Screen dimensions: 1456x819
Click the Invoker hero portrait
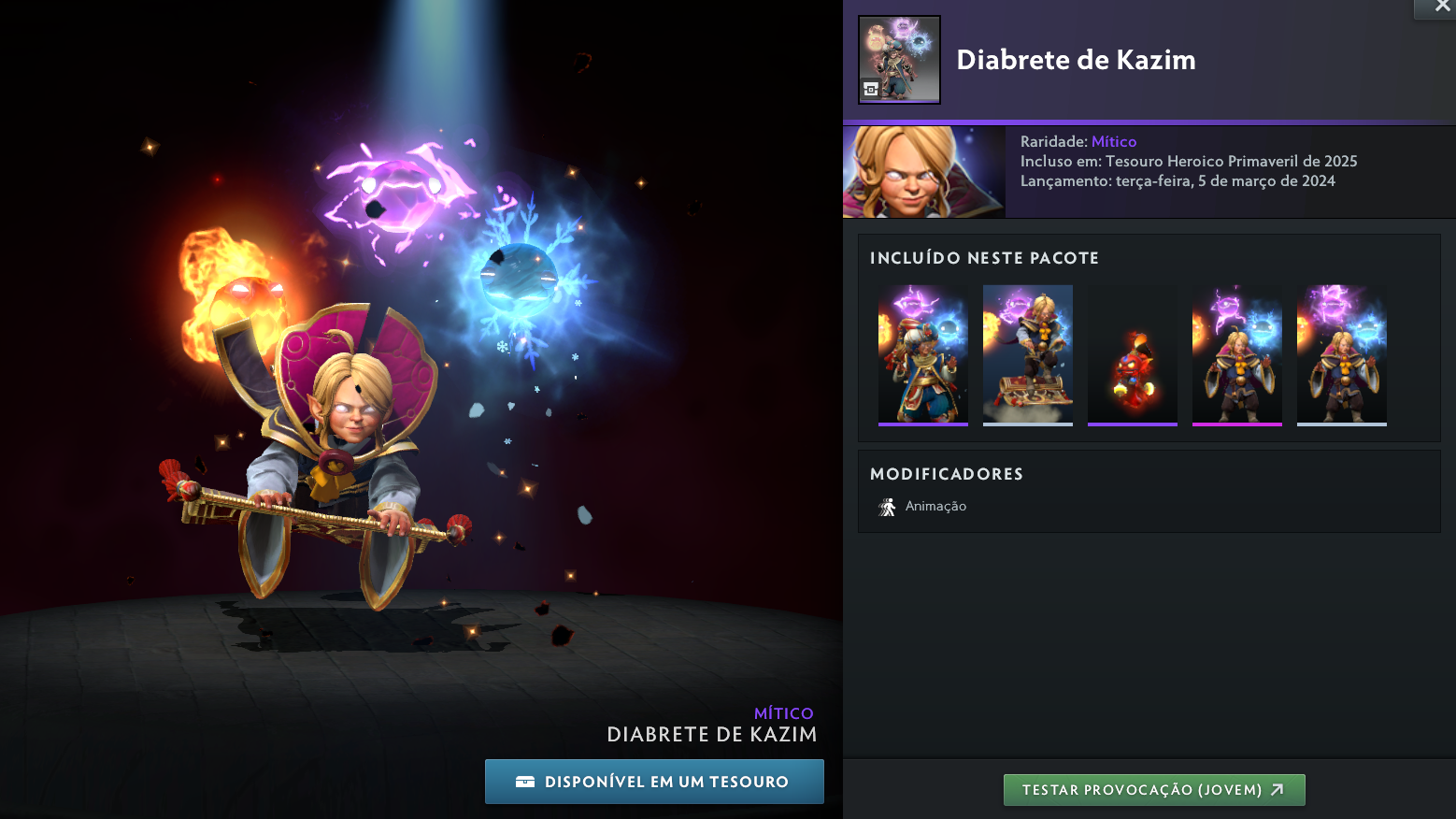[923, 172]
